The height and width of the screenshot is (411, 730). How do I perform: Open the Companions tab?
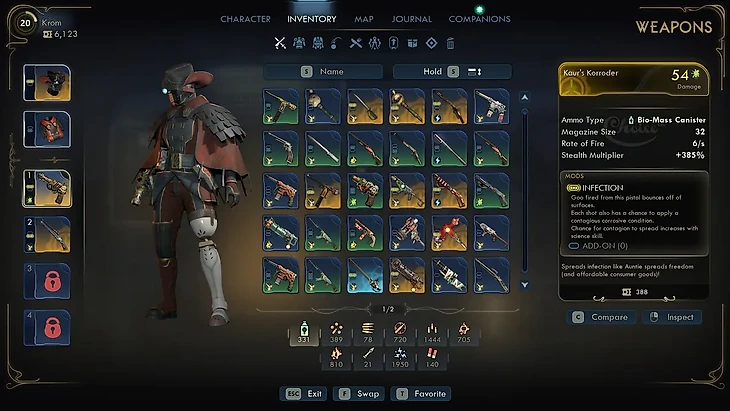[x=479, y=19]
